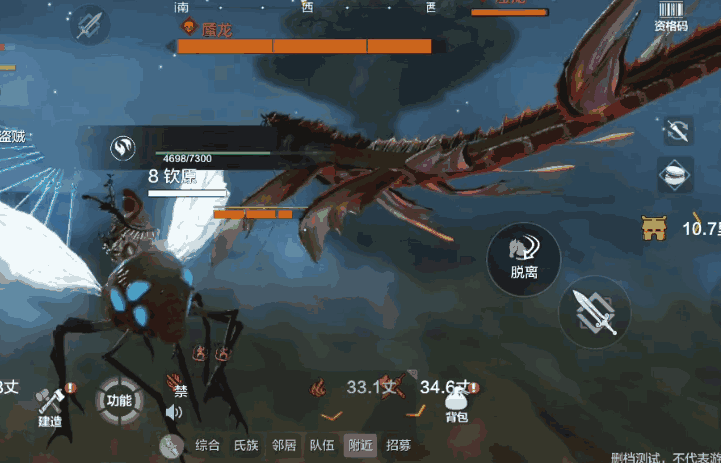This screenshot has height=463, width=721.
Task: Switch to the 综合 chat tab
Action: 208,446
